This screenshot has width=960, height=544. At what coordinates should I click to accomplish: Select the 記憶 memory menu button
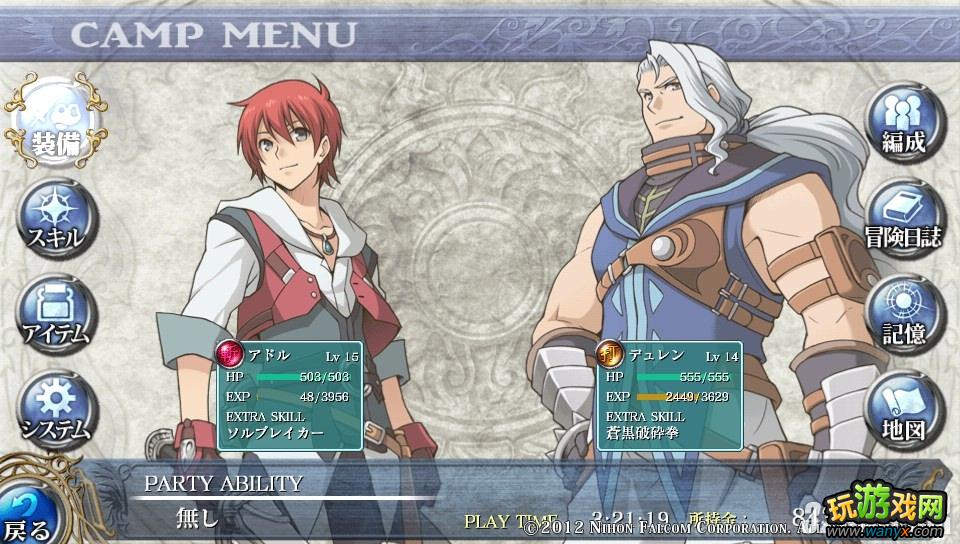904,312
